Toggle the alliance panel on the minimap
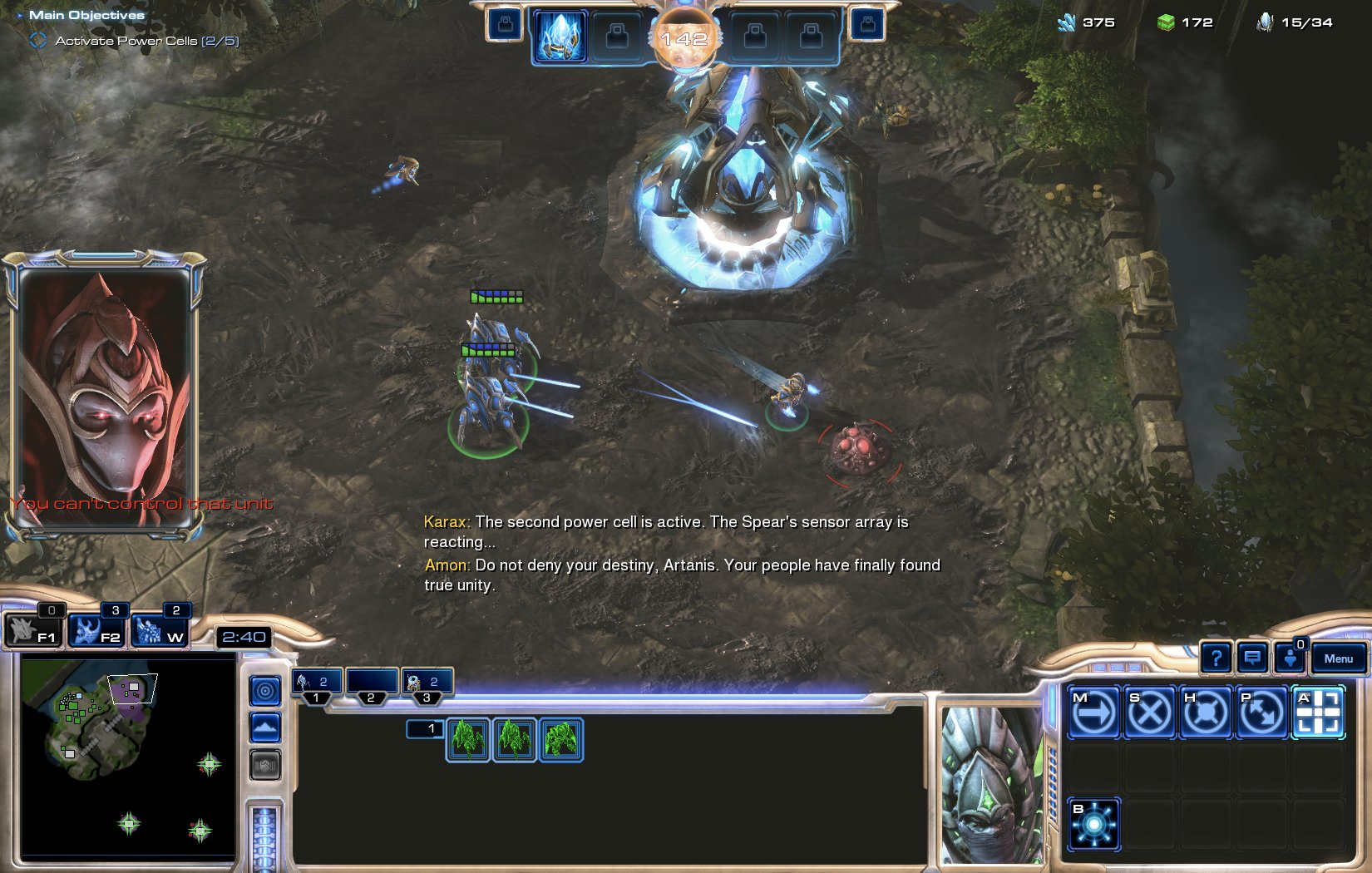Viewport: 1372px width, 873px height. [x=264, y=765]
